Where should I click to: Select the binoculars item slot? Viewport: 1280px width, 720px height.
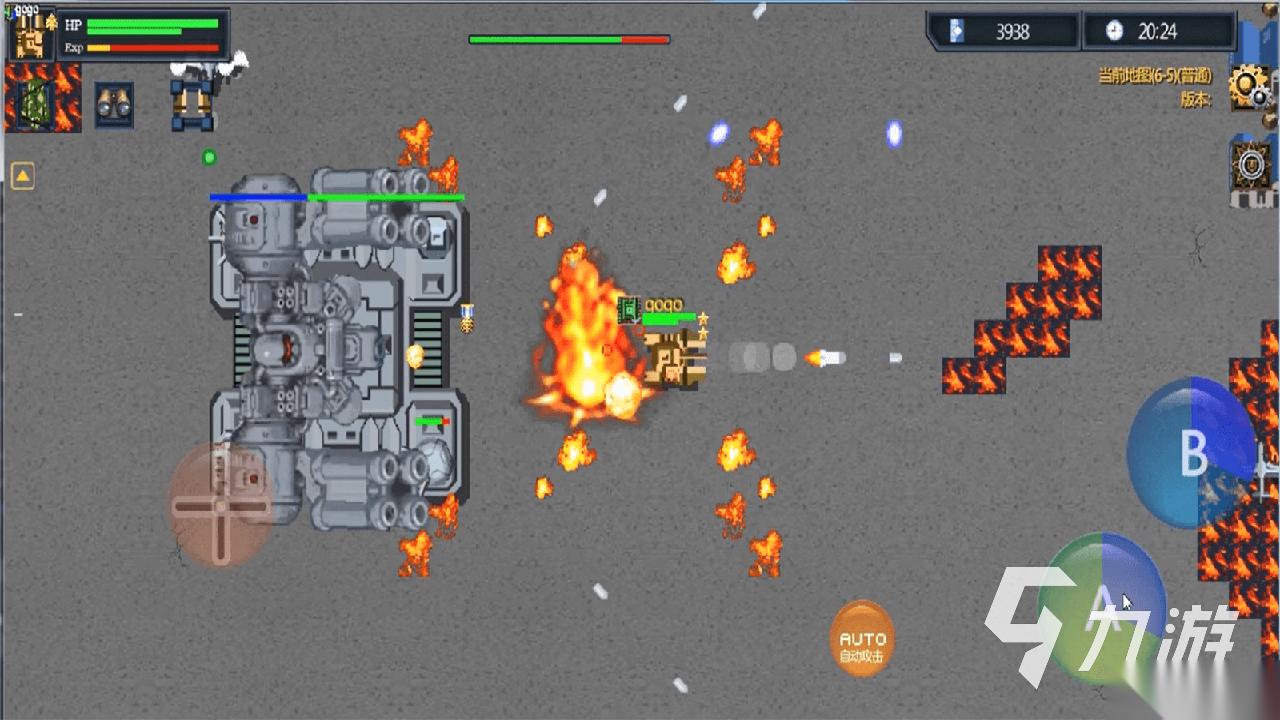[114, 104]
